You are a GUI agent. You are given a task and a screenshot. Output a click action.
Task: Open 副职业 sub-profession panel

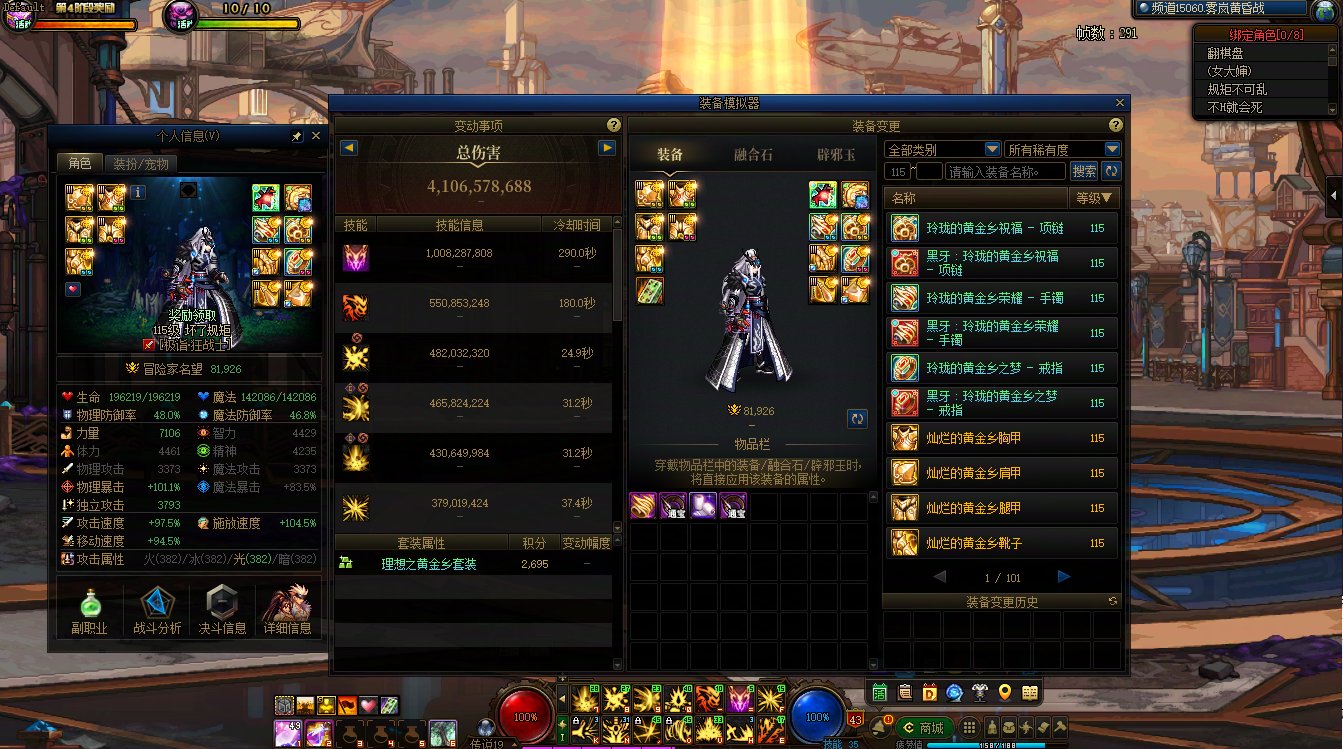click(x=89, y=609)
